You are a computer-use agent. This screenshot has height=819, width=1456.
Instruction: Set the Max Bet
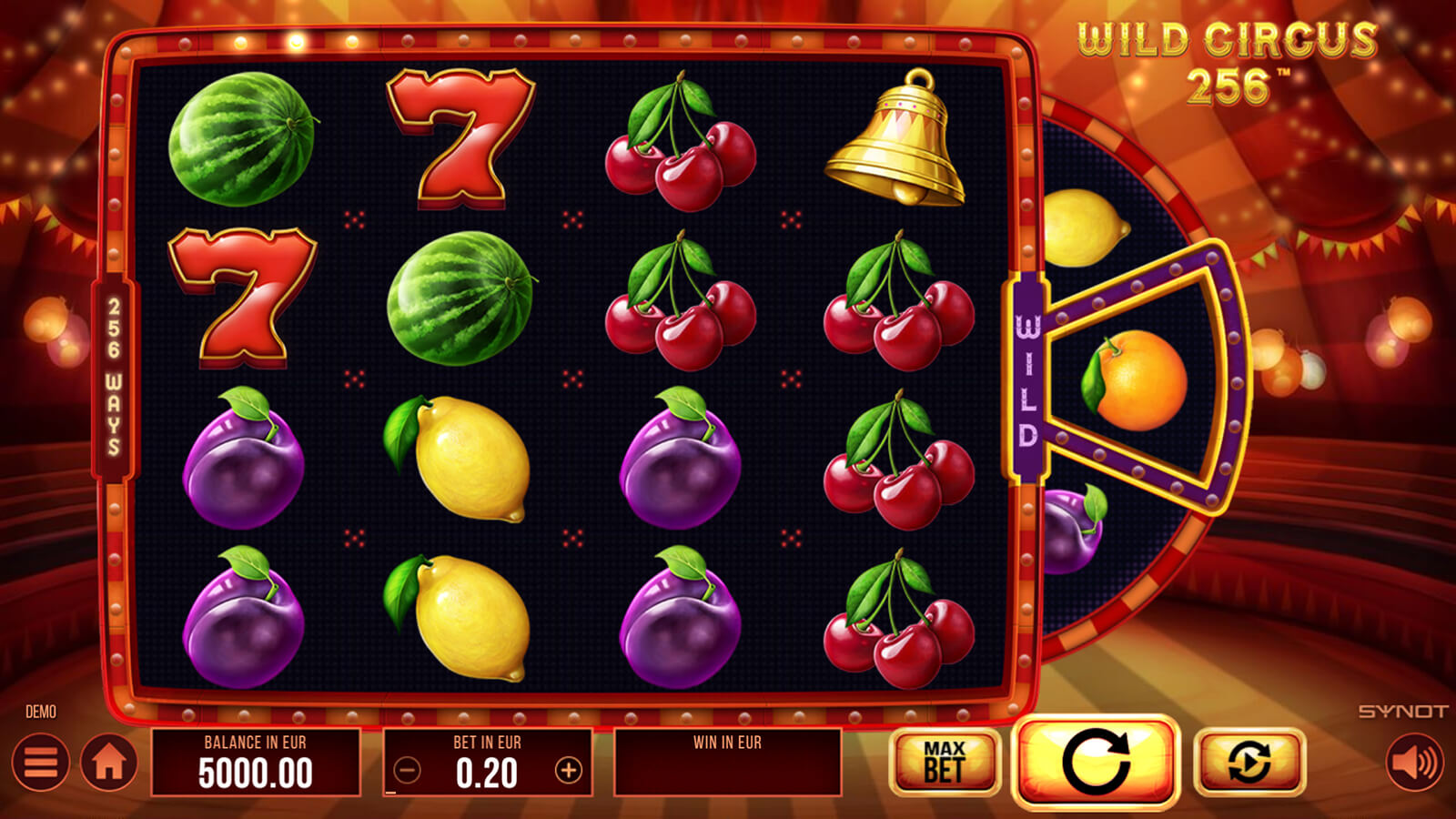click(x=945, y=762)
